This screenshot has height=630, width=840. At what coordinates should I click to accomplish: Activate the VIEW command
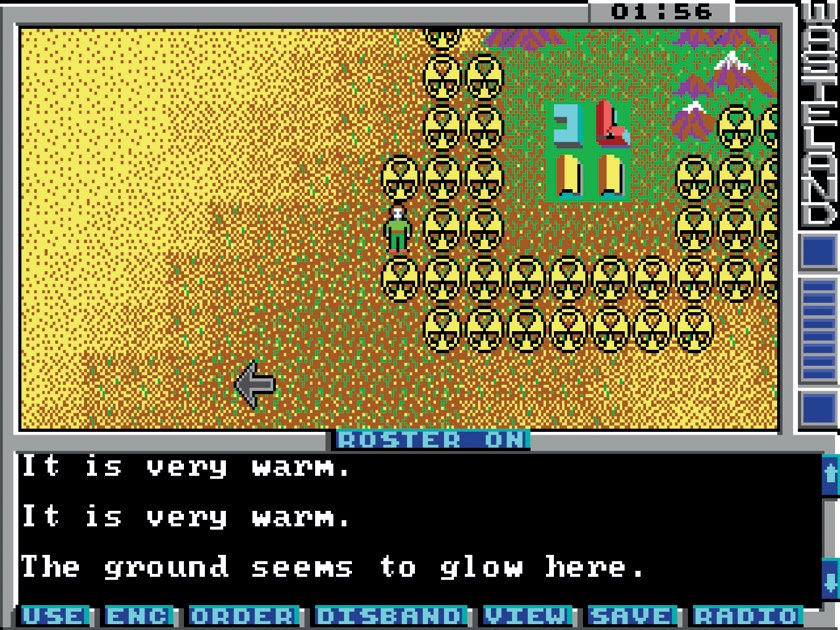coord(527,616)
